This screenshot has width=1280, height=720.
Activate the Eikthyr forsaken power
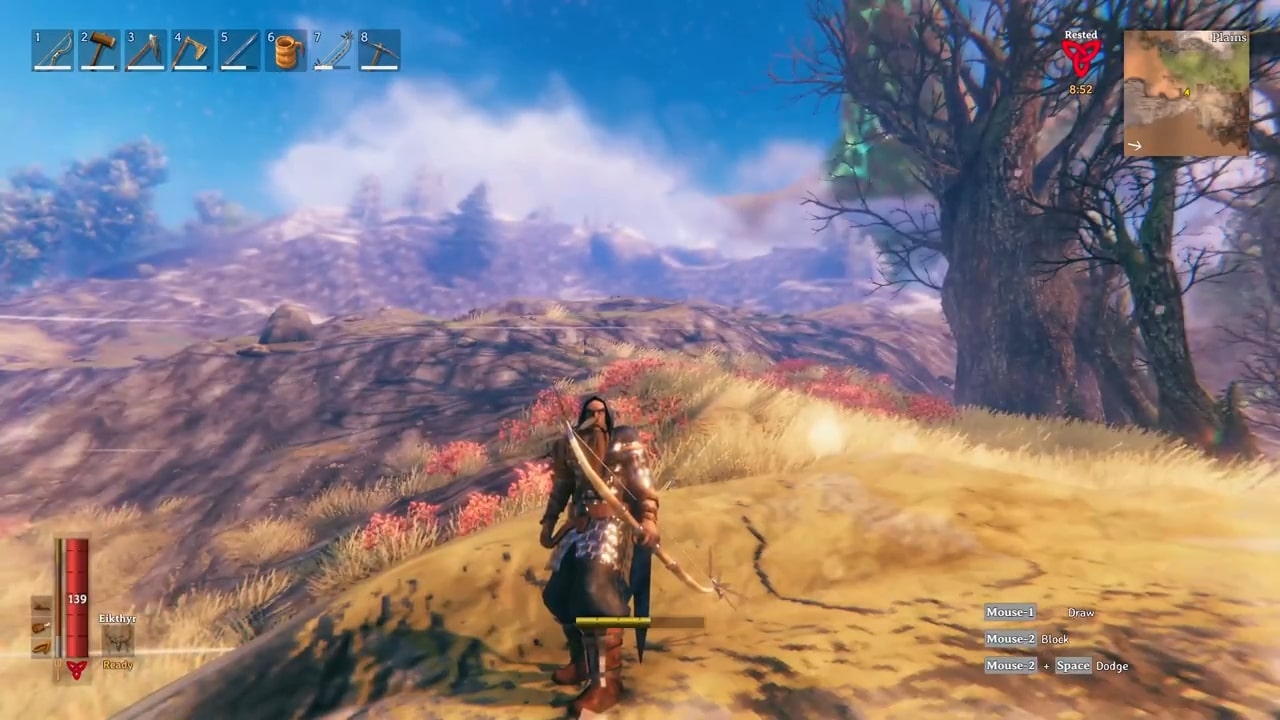click(118, 640)
